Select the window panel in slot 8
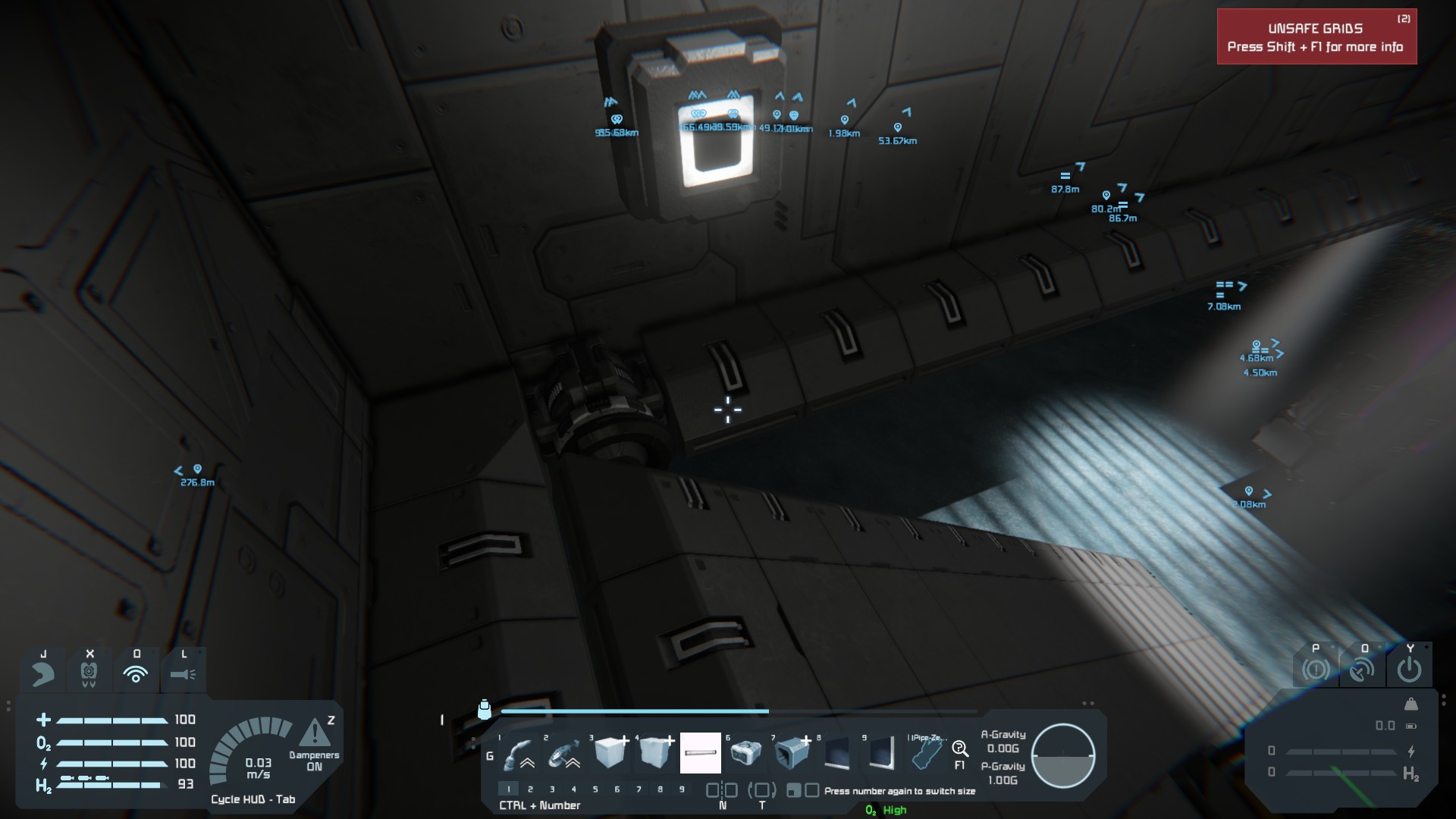The height and width of the screenshot is (819, 1456). click(x=836, y=753)
